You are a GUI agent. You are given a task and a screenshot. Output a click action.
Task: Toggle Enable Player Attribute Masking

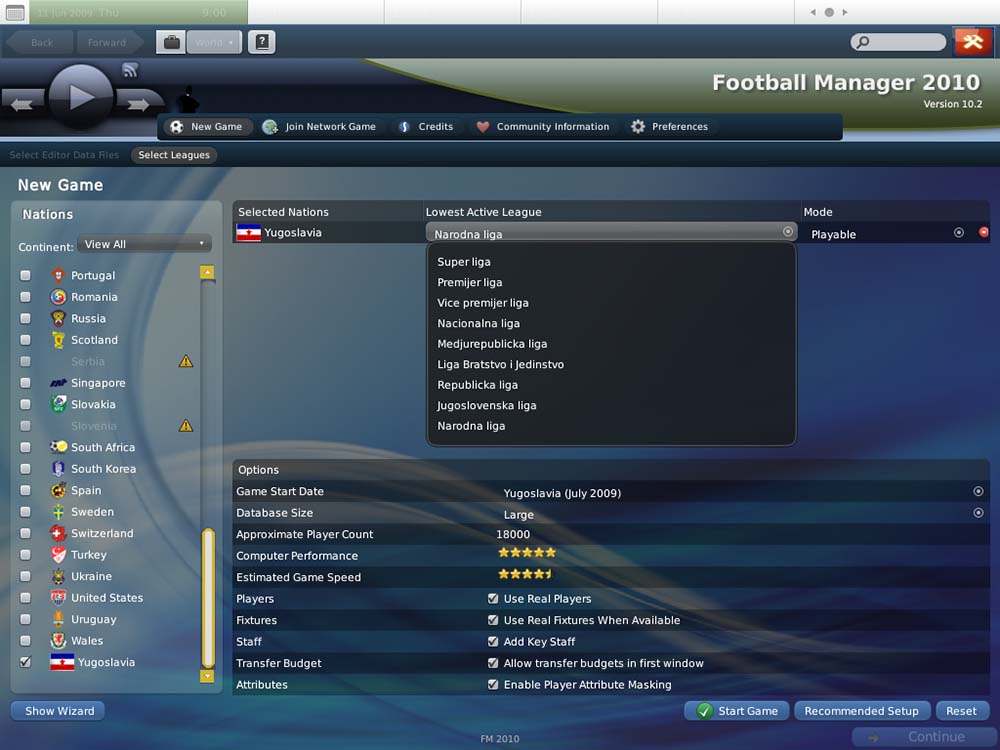(493, 685)
